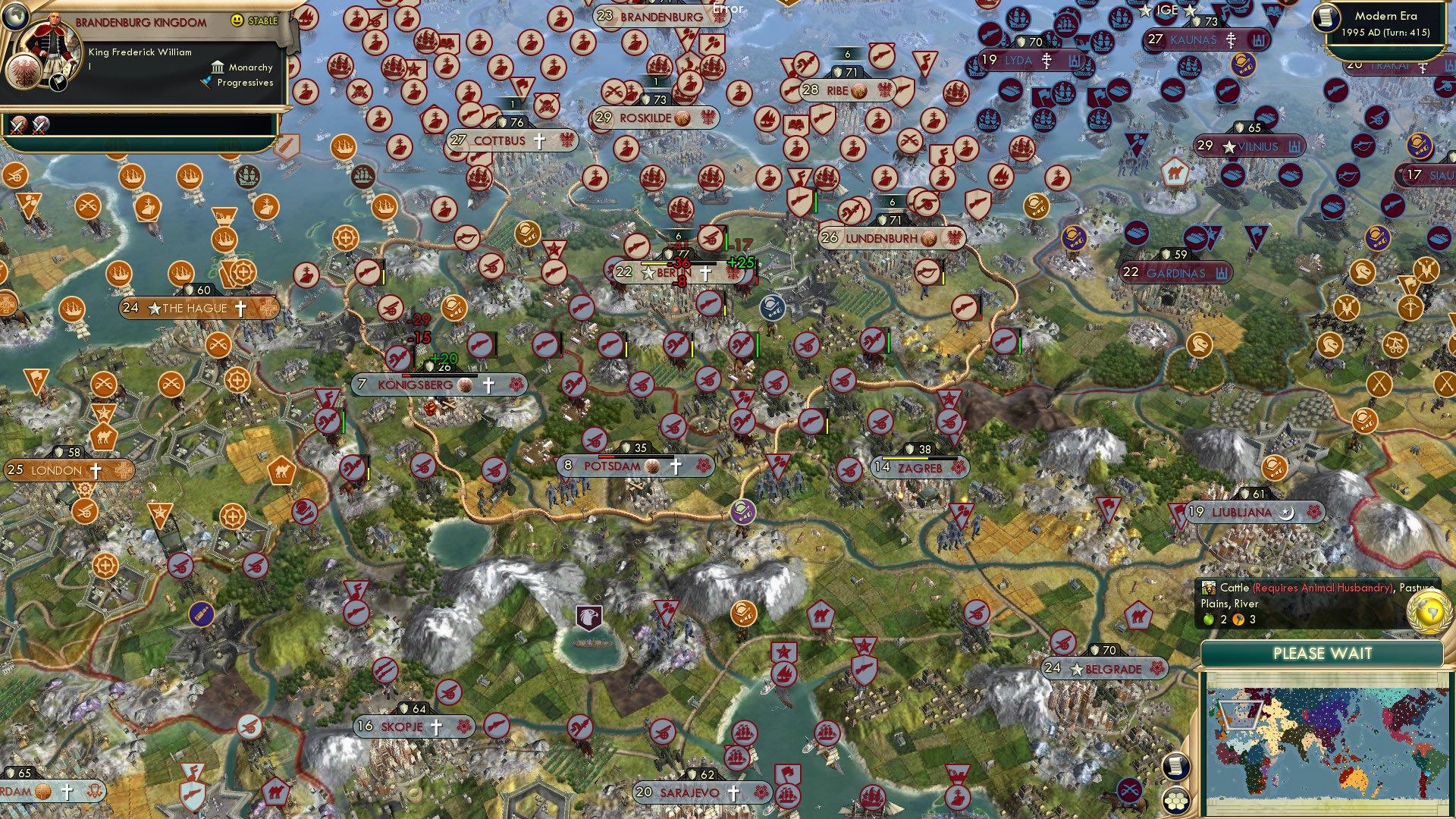The image size is (1456, 819).
Task: Click the Brandenburg eagle emblem shield
Action: (x=25, y=72)
